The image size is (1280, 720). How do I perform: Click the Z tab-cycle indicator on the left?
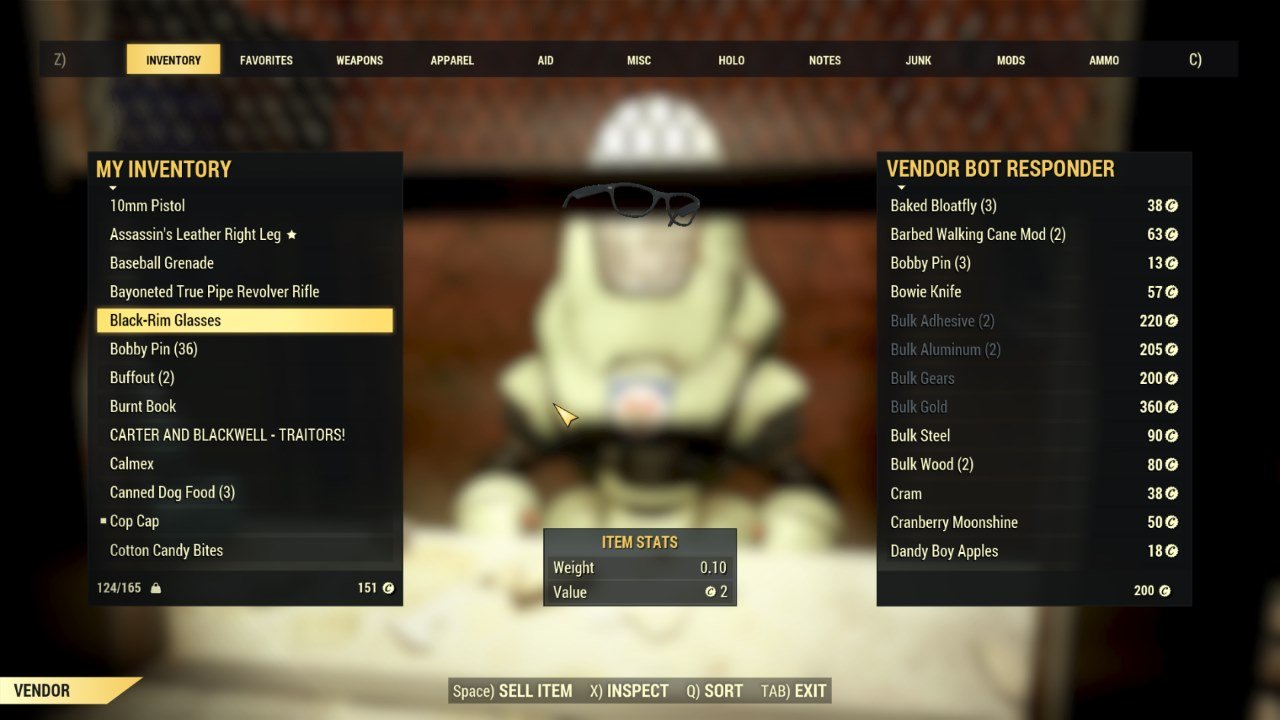point(58,59)
